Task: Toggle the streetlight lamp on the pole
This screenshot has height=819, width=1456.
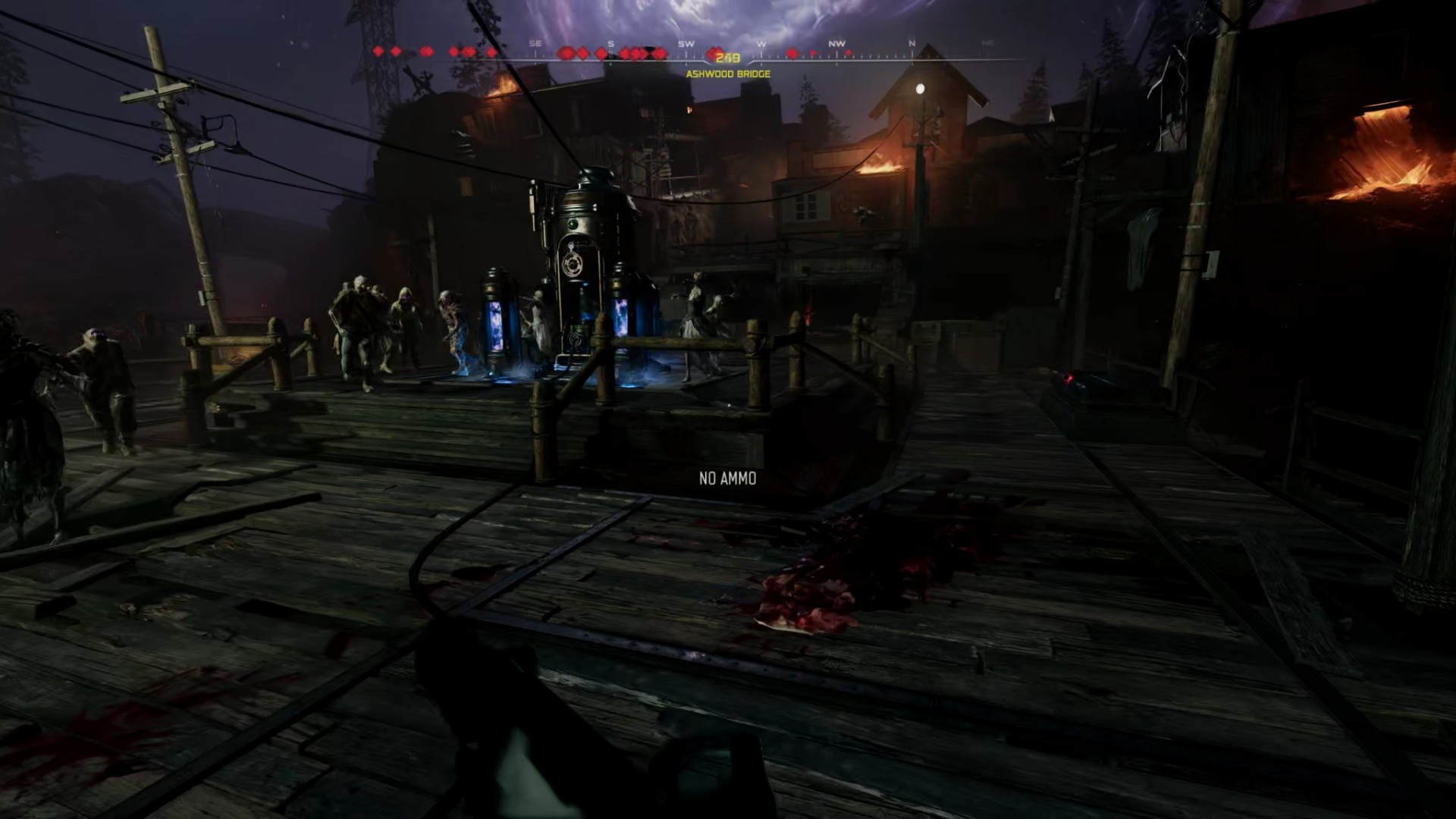Action: (920, 88)
